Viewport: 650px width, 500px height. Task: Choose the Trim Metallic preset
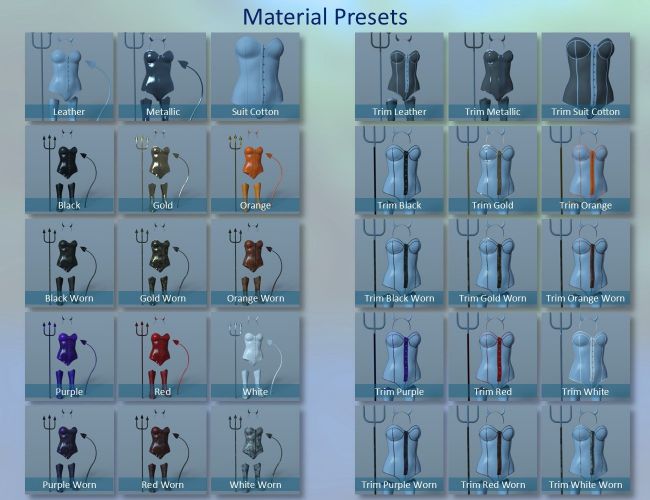[x=491, y=77]
